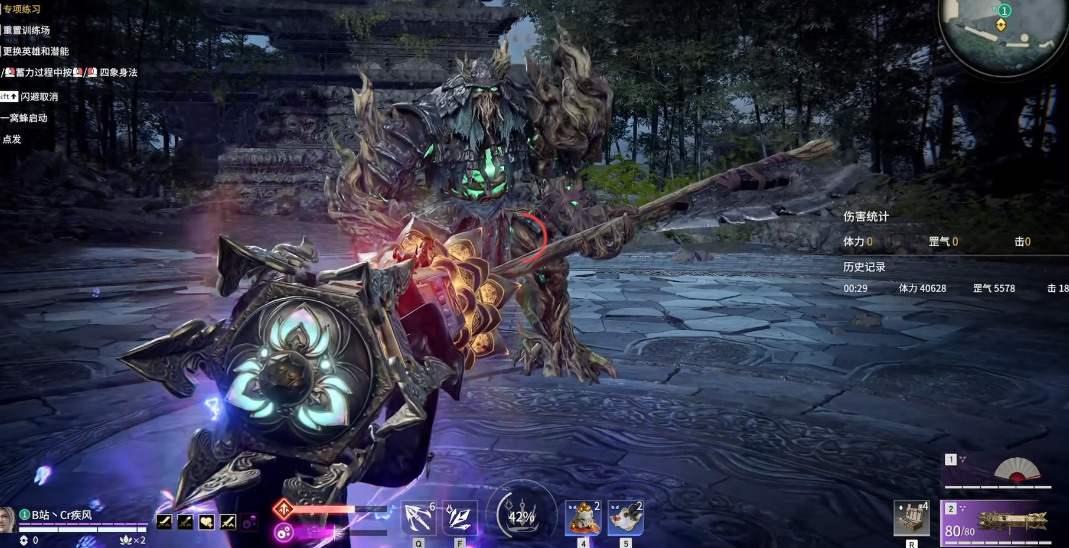The height and width of the screenshot is (548, 1069).
Task: Open the circular minimap
Action: pyautogui.click(x=1003, y=35)
